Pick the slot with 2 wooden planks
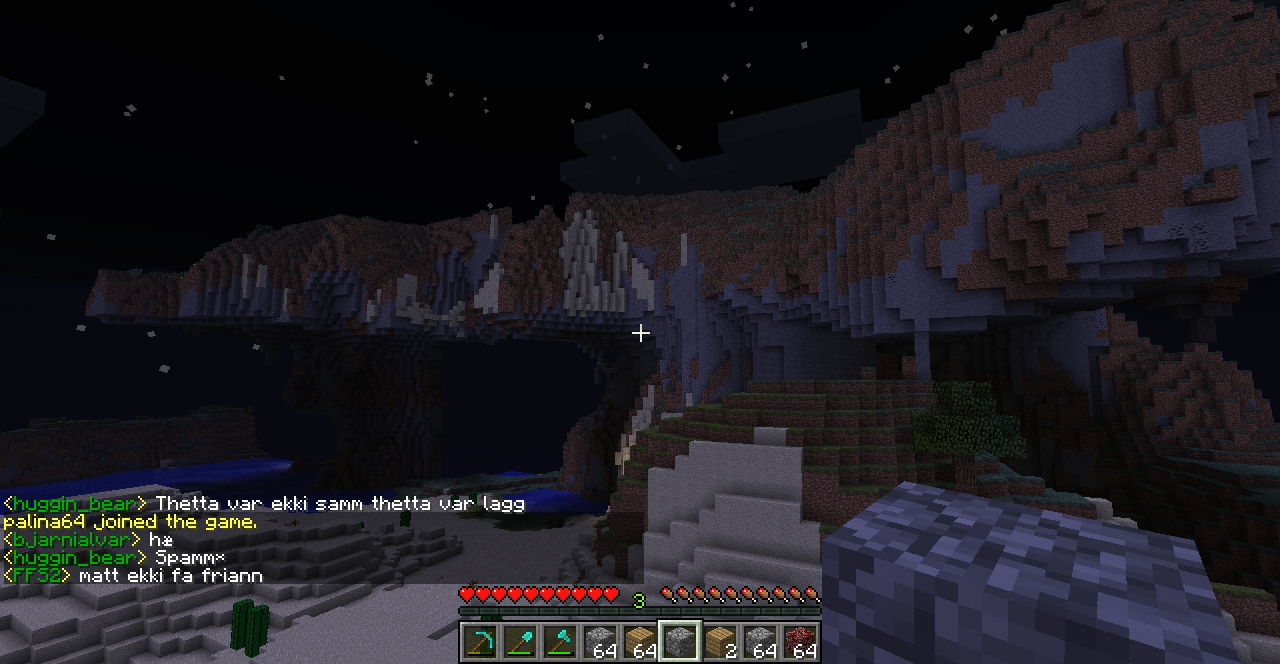The image size is (1280, 664). pos(720,641)
